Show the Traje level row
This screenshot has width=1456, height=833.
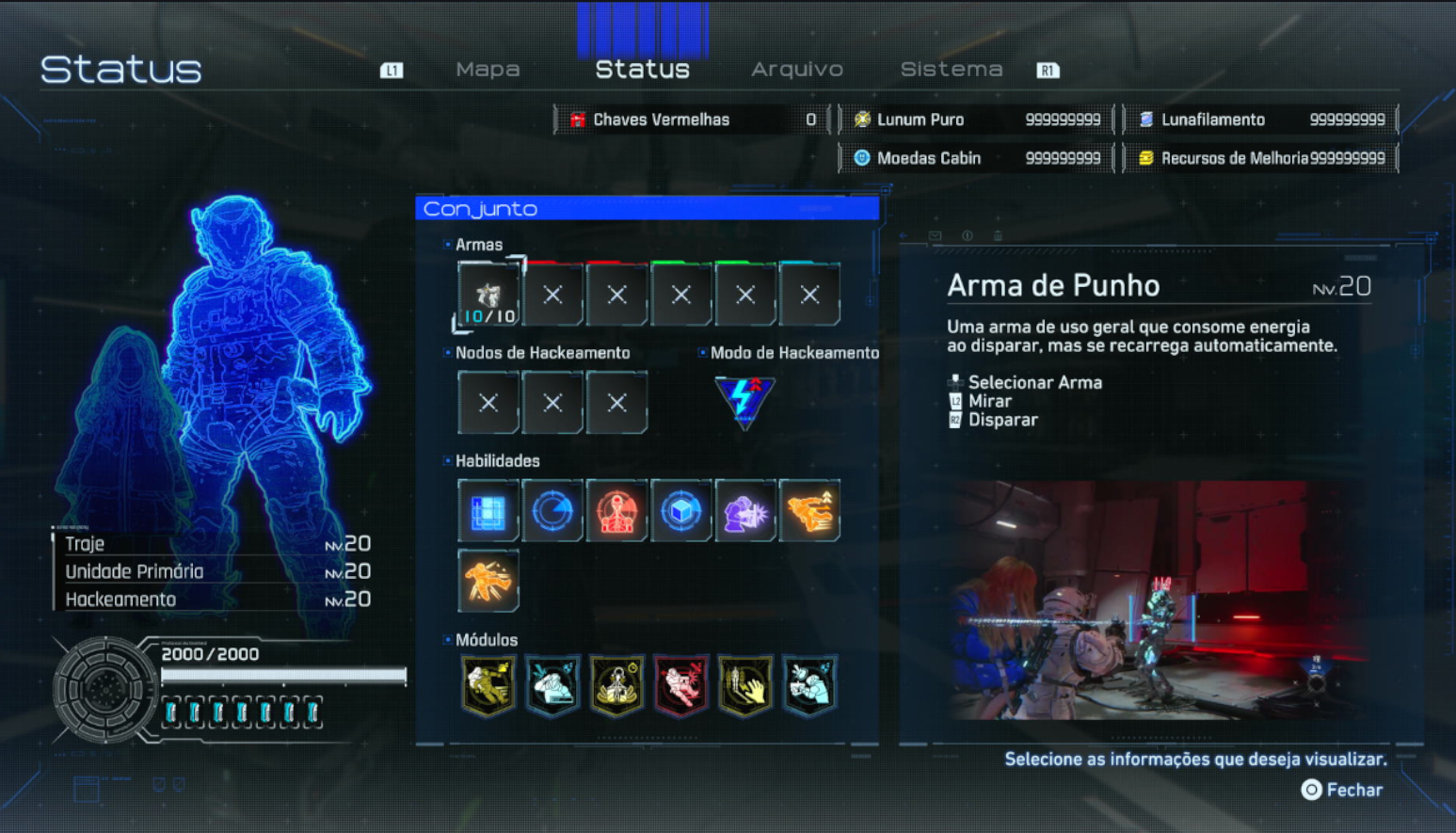click(216, 544)
